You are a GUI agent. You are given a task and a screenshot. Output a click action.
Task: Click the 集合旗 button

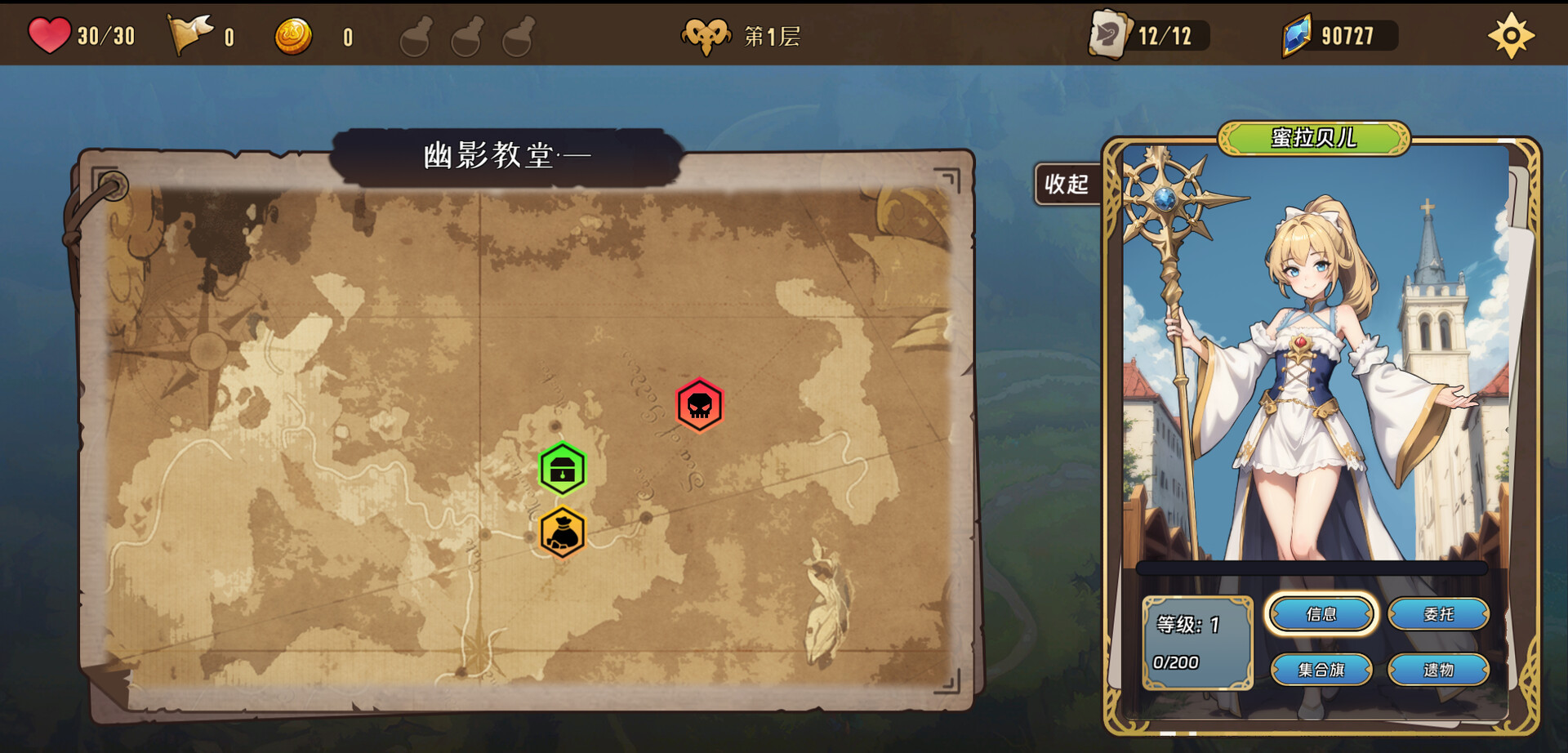[x=1322, y=670]
